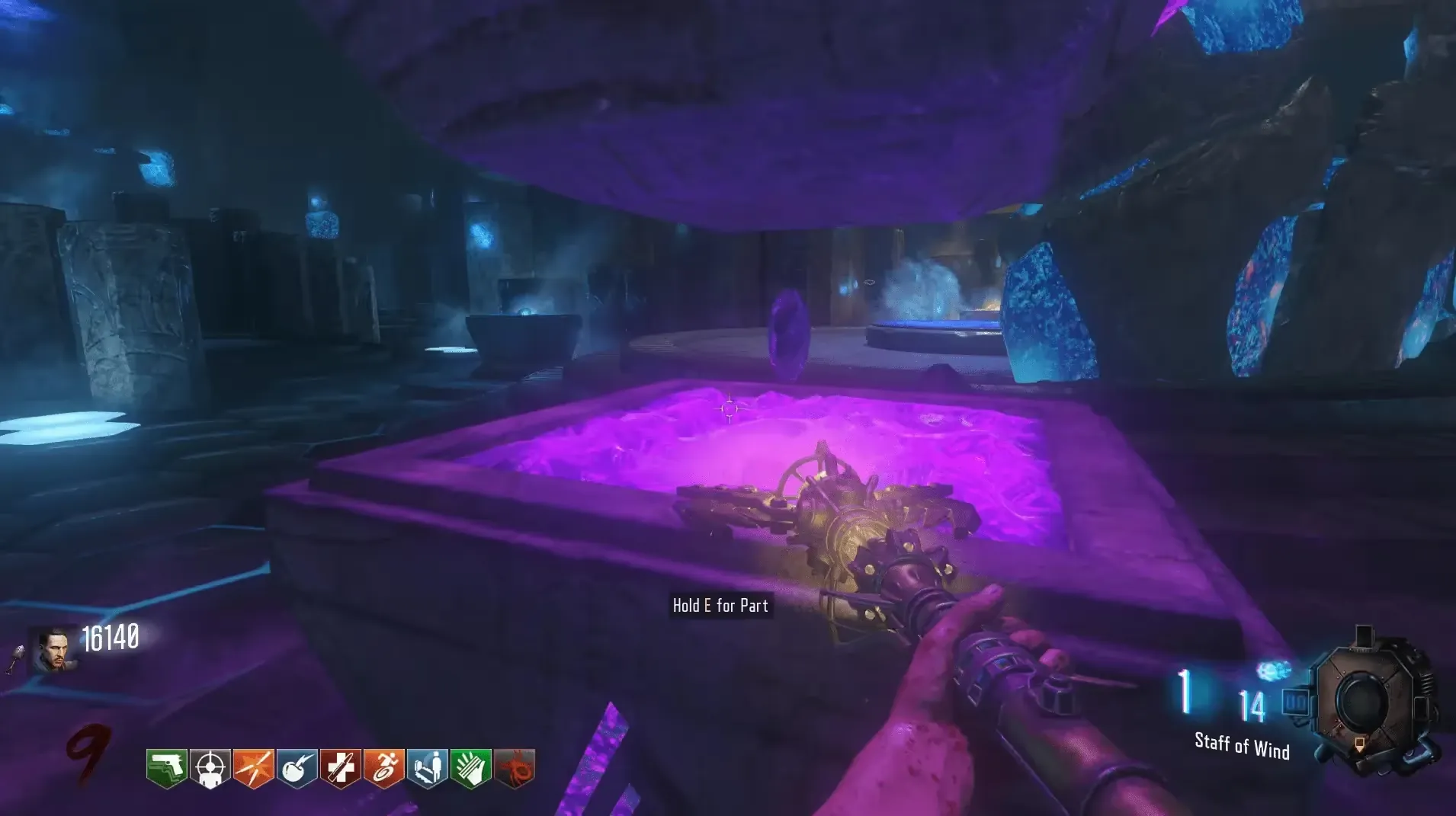Select the Who's Who blue perk icon

pos(427,768)
